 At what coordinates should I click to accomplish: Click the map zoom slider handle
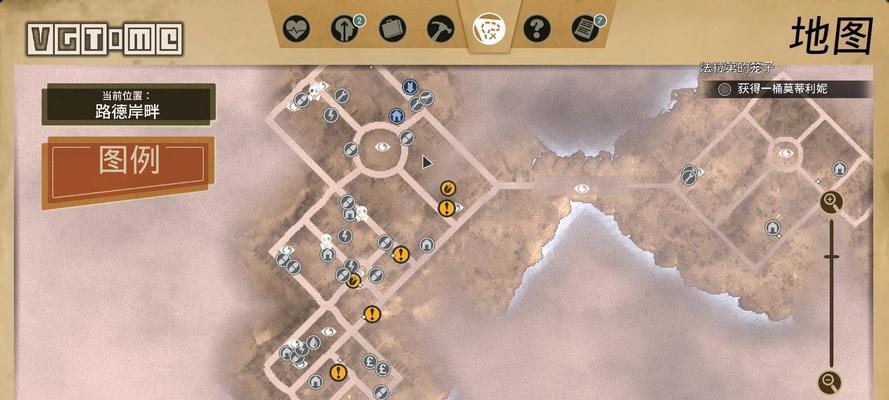pos(831,257)
